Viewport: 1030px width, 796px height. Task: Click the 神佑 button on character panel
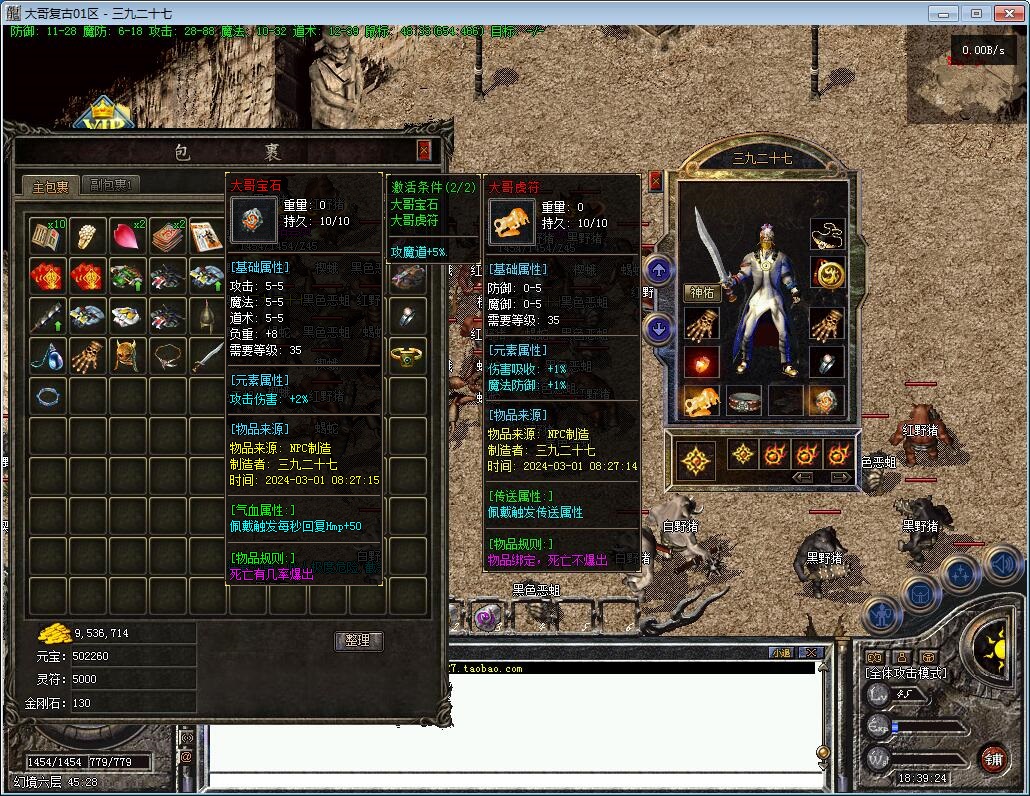click(x=702, y=292)
